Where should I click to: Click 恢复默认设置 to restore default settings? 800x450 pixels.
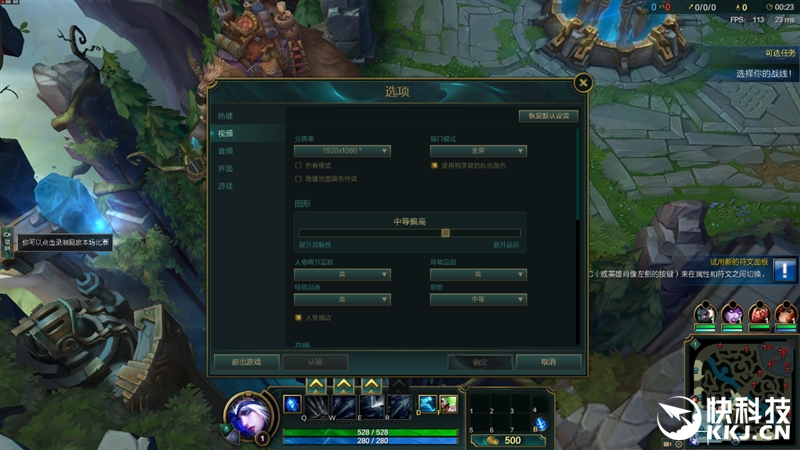(548, 116)
